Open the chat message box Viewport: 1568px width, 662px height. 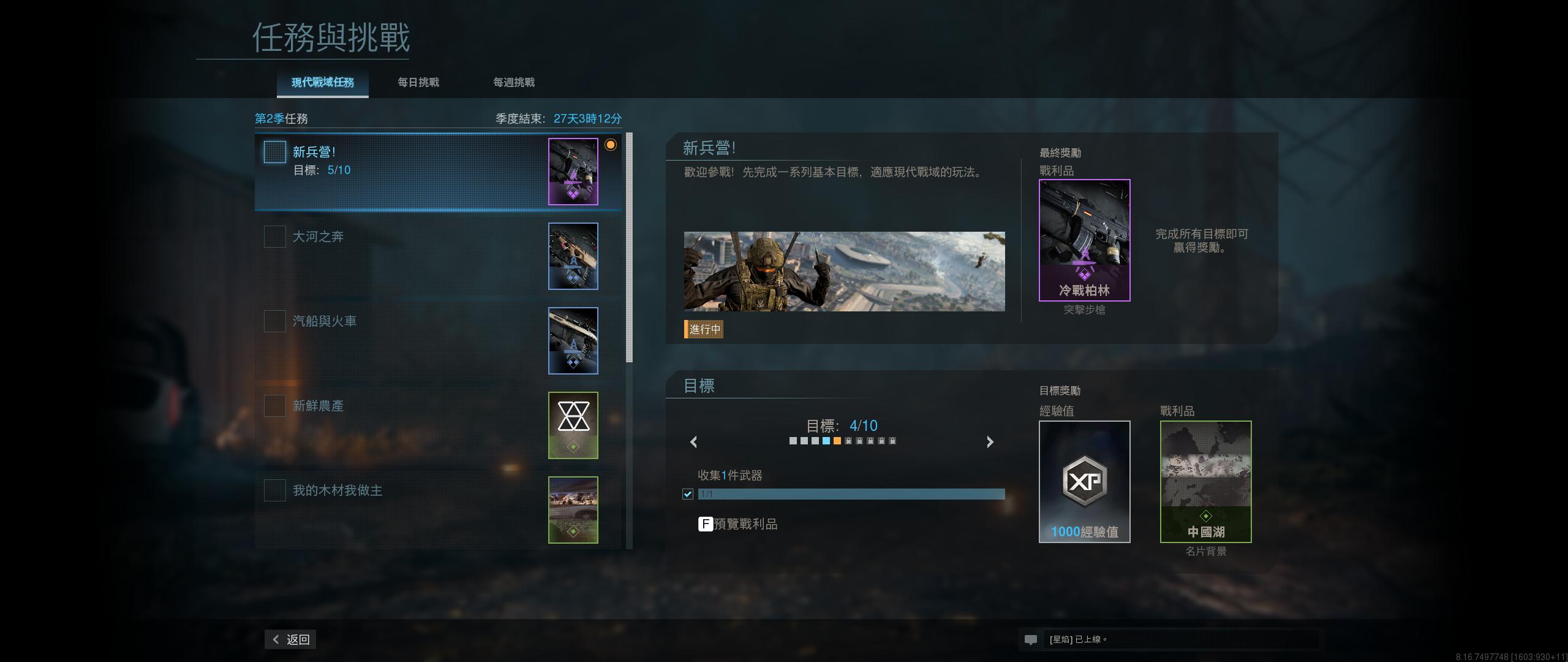point(1170,639)
